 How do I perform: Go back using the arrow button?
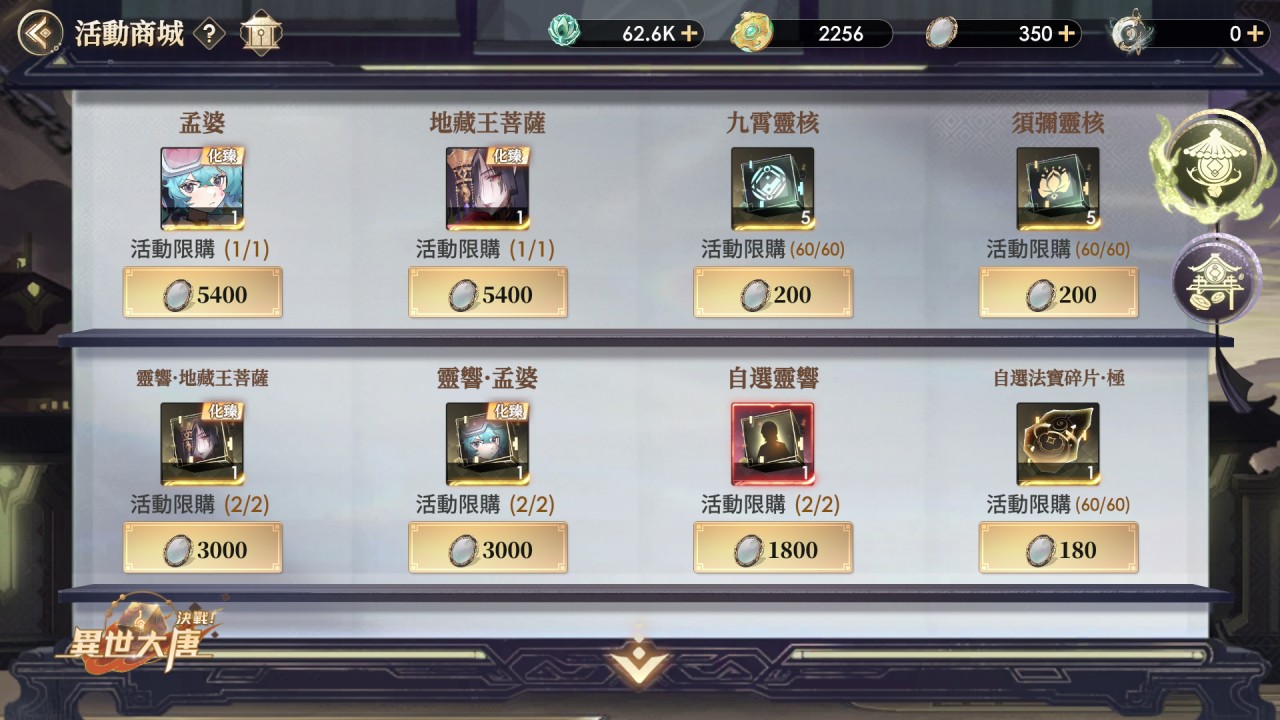click(38, 34)
